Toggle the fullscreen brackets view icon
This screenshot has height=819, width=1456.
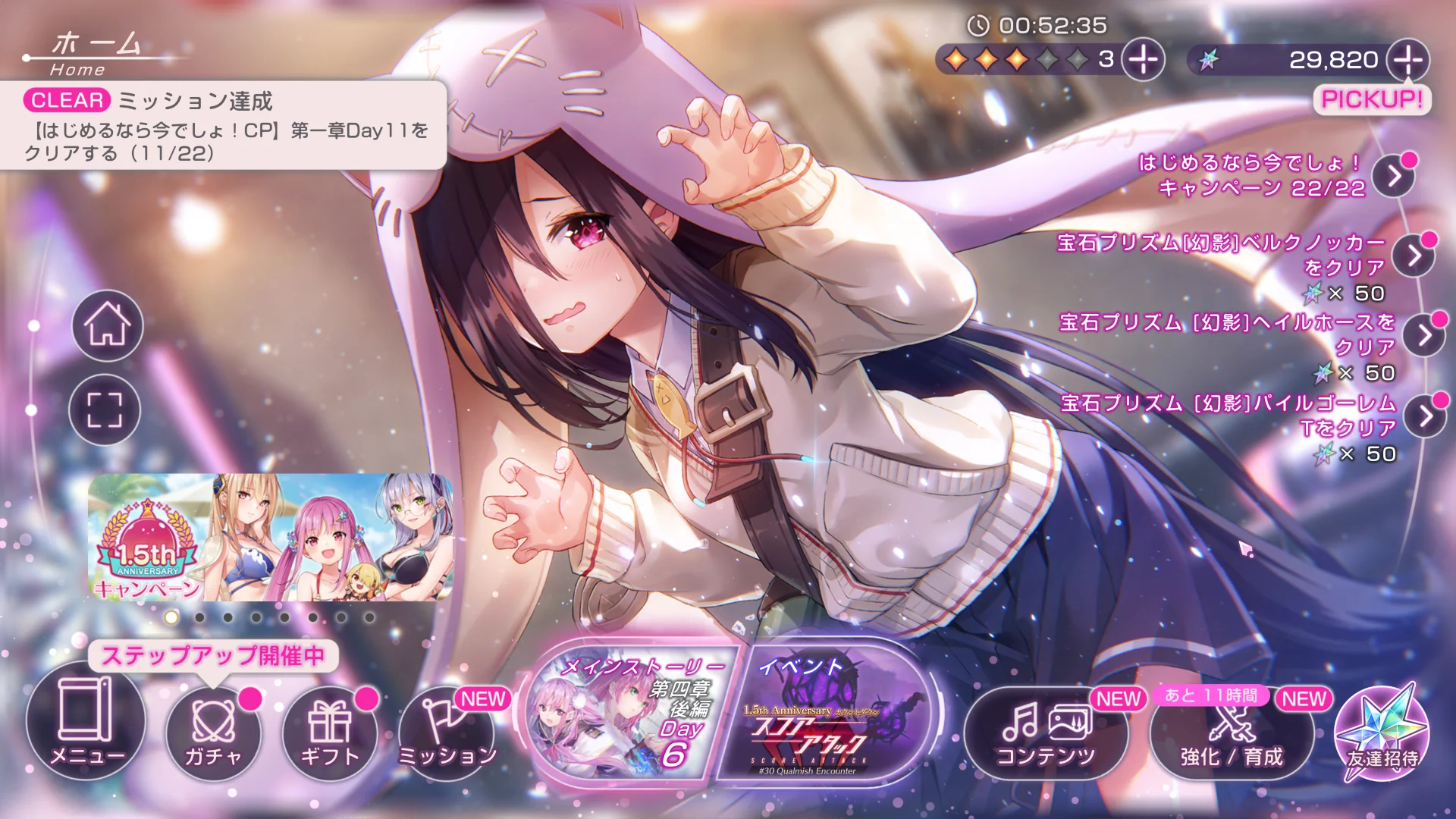tap(105, 409)
